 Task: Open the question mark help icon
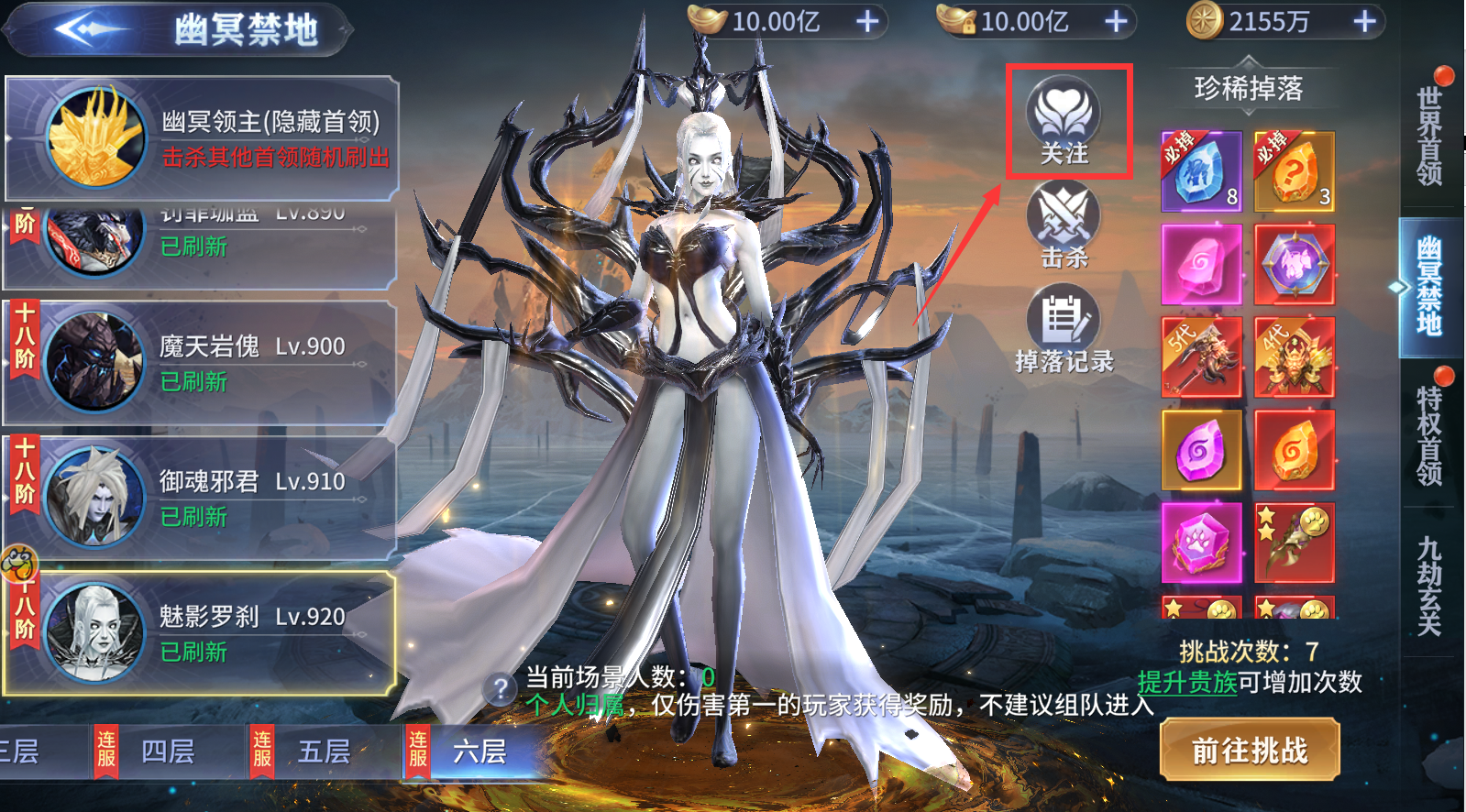(501, 688)
